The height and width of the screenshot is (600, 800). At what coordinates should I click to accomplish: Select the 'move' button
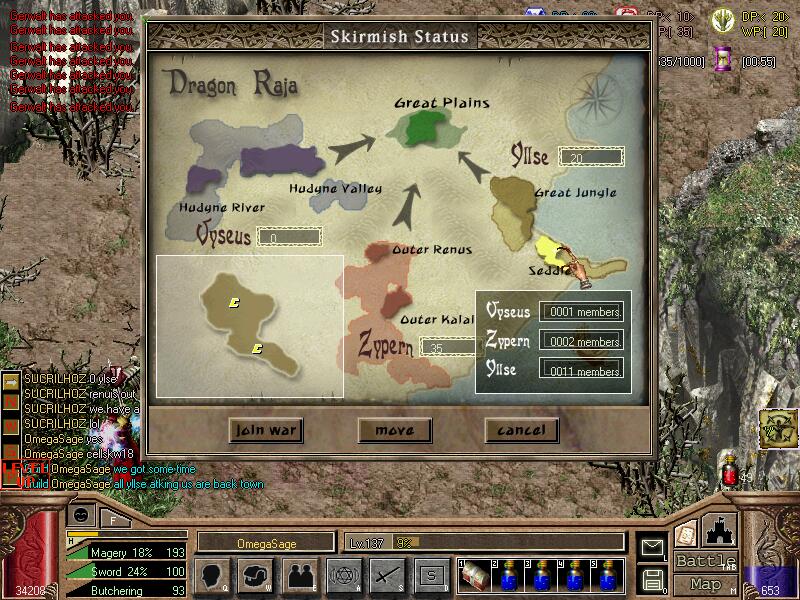(x=393, y=431)
